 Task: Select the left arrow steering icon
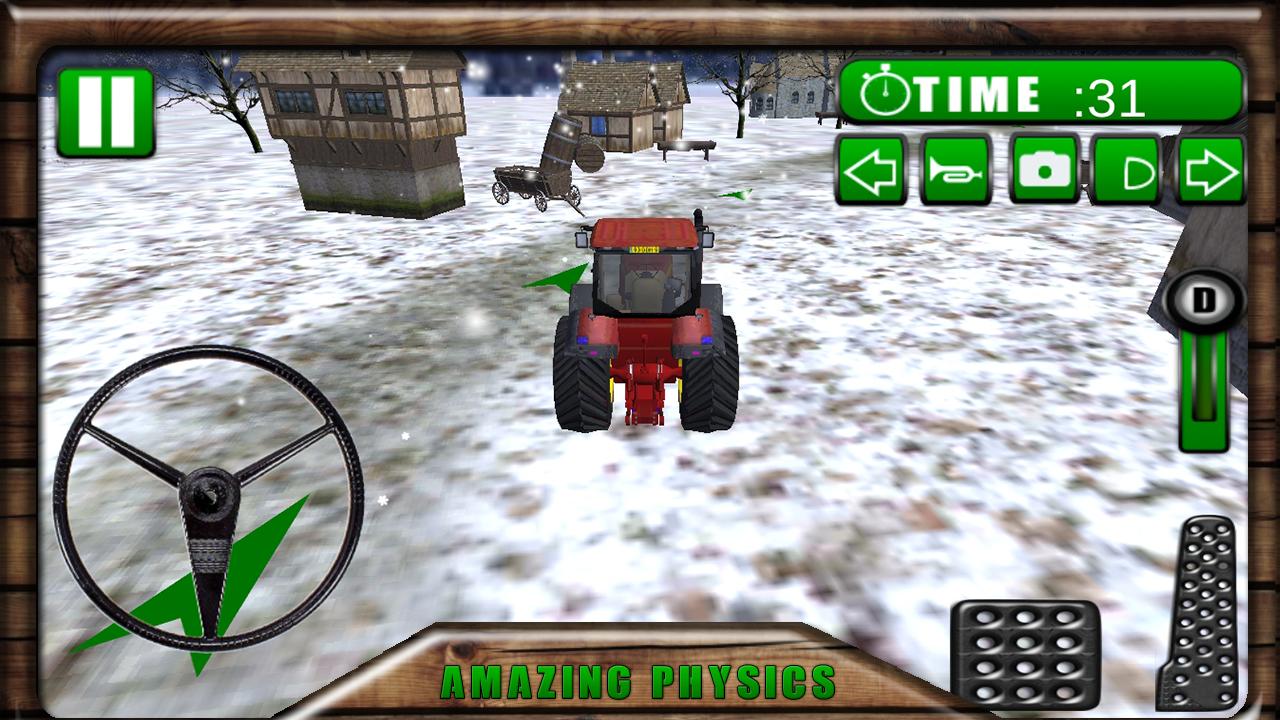click(x=869, y=172)
